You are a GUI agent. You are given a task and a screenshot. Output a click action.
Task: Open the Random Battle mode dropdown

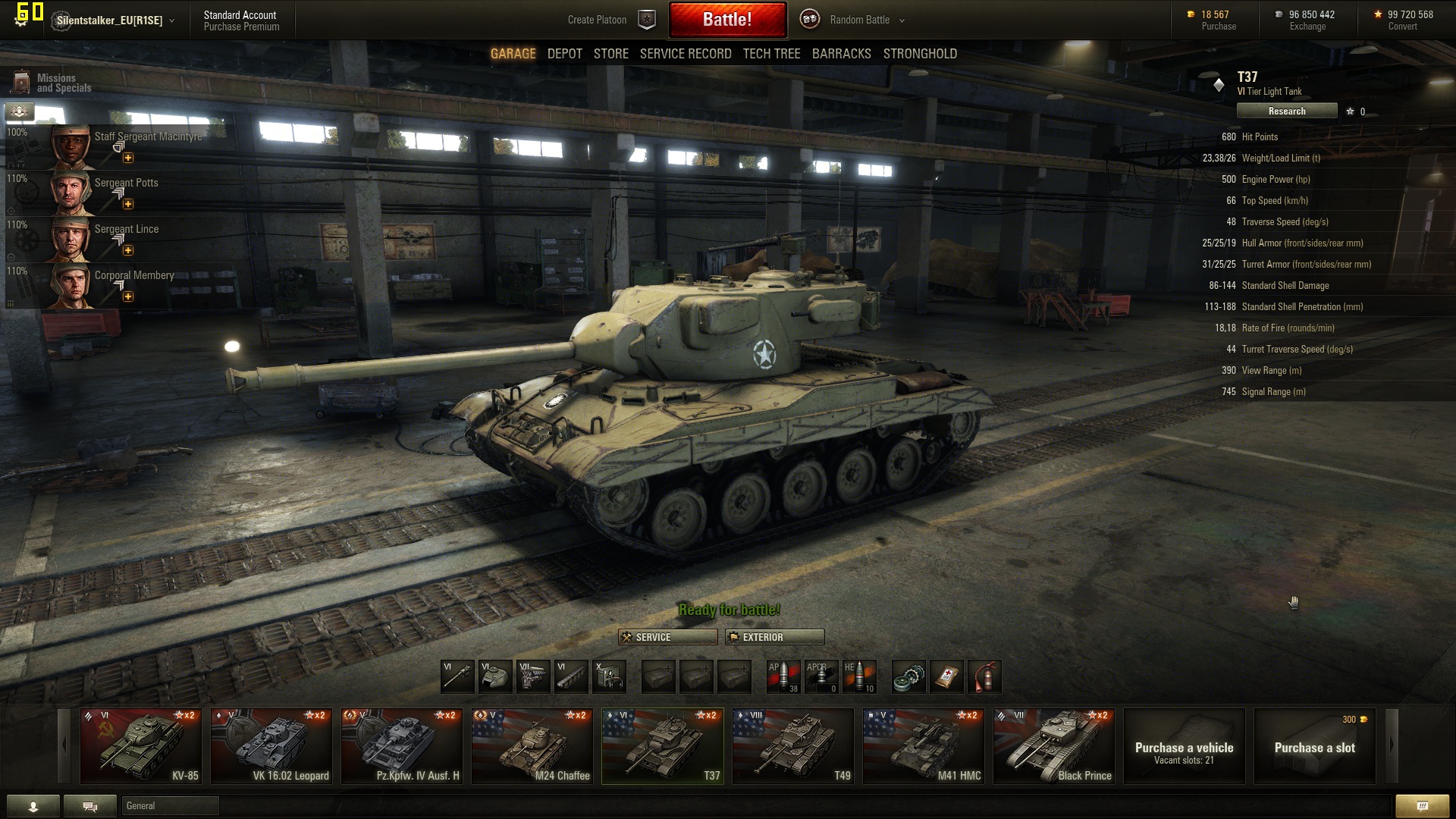(867, 20)
